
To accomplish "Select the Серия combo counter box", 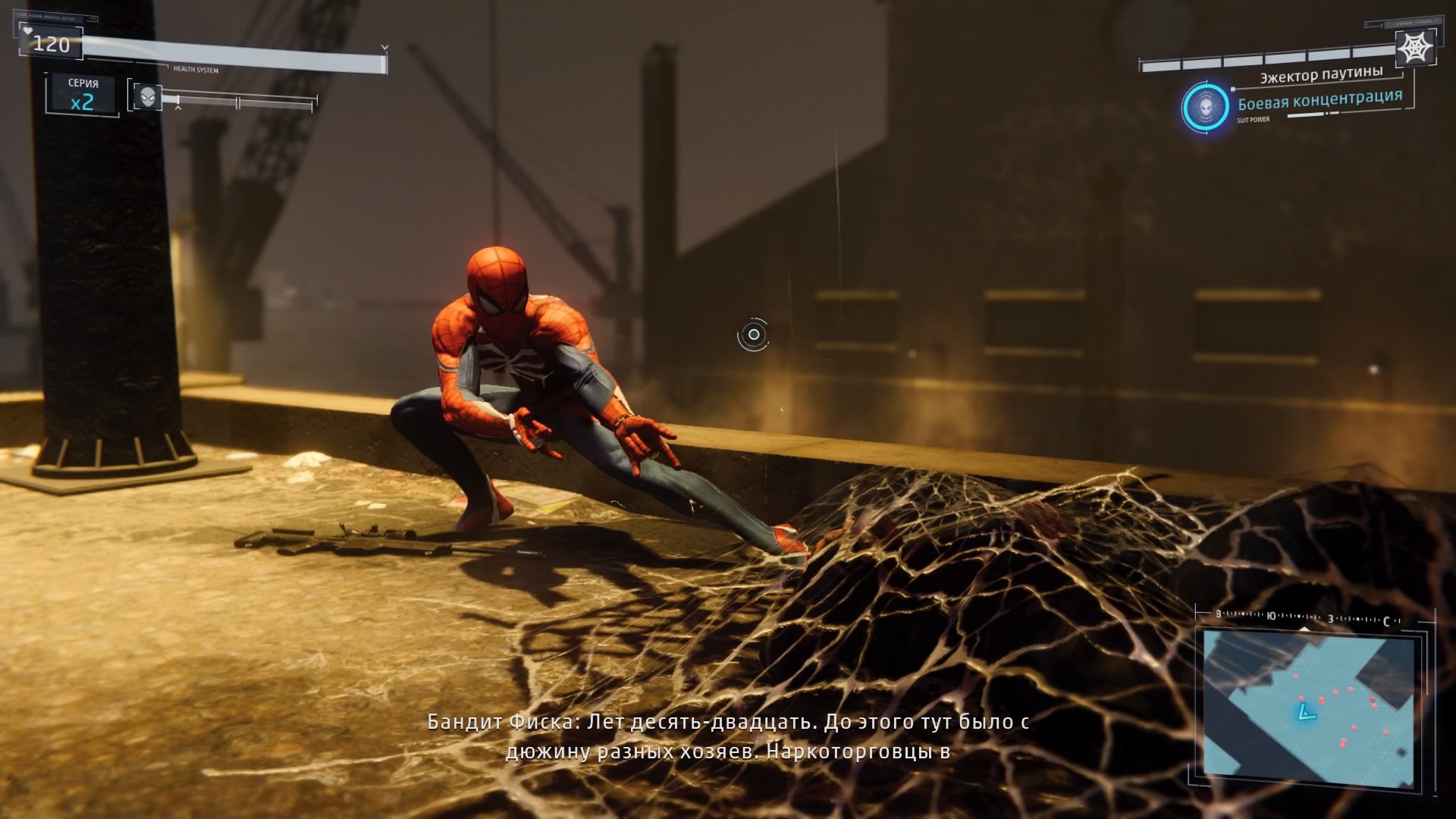I will tap(82, 94).
